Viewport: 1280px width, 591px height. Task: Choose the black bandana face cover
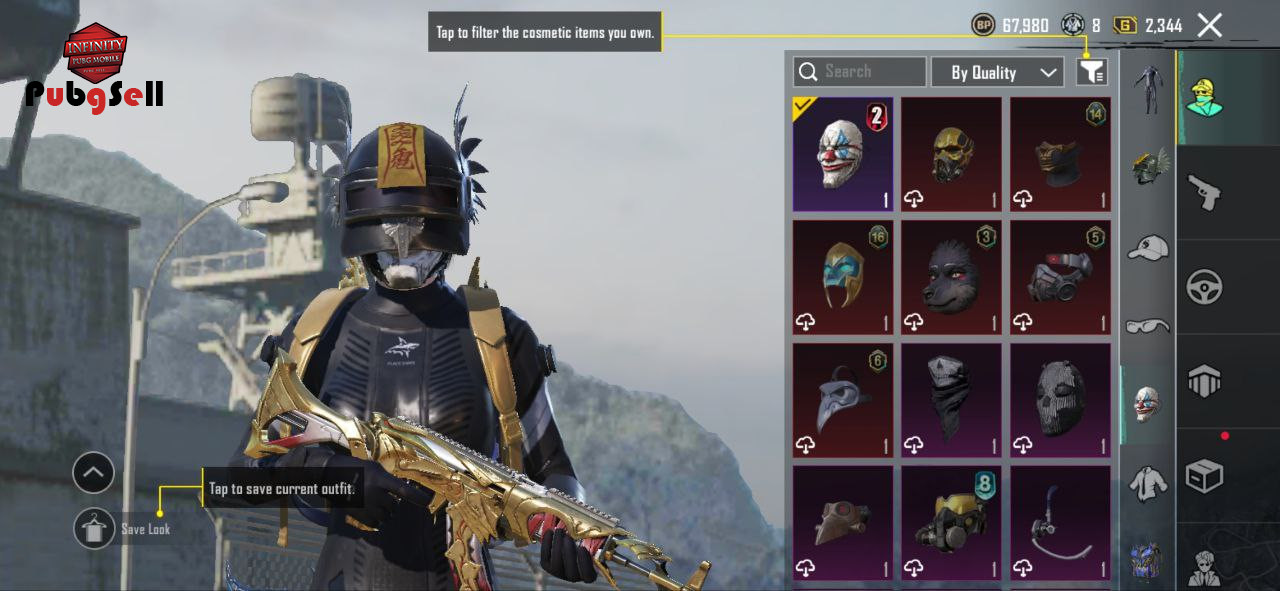(951, 400)
